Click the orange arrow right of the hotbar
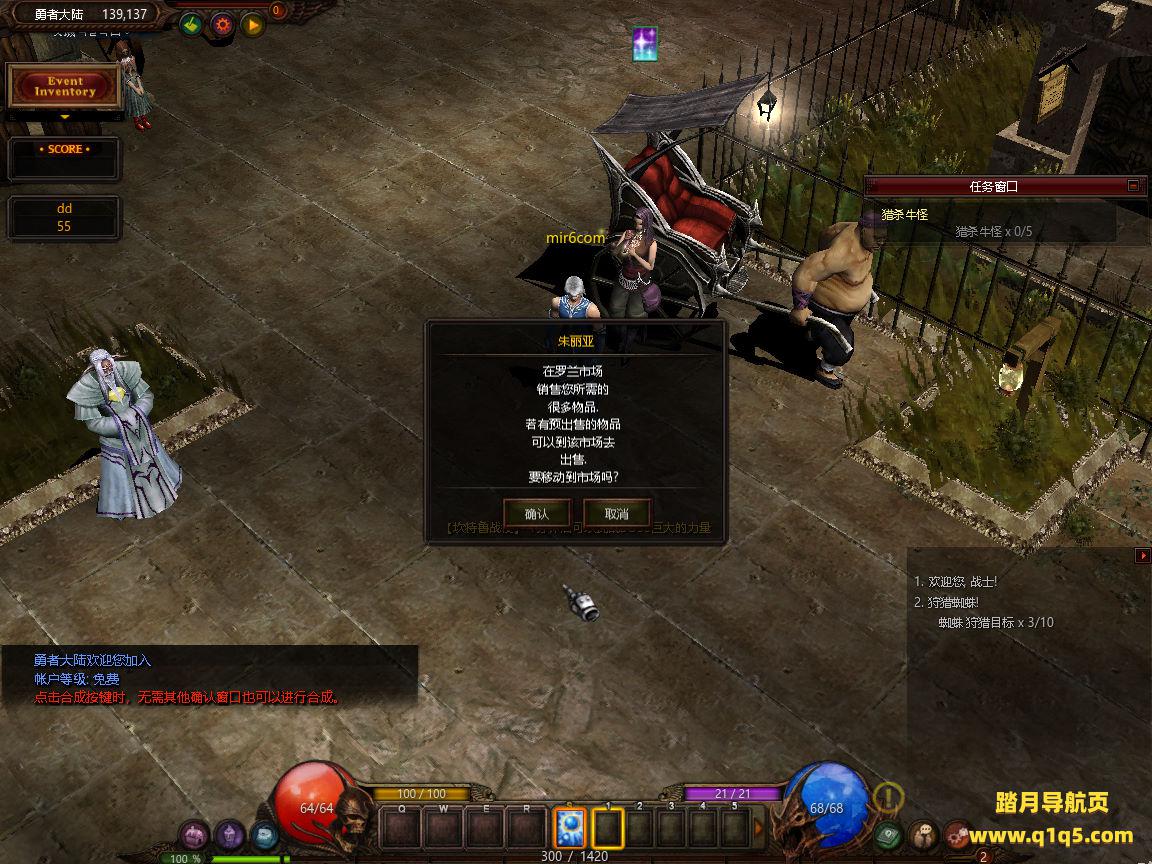This screenshot has height=864, width=1152. [758, 828]
